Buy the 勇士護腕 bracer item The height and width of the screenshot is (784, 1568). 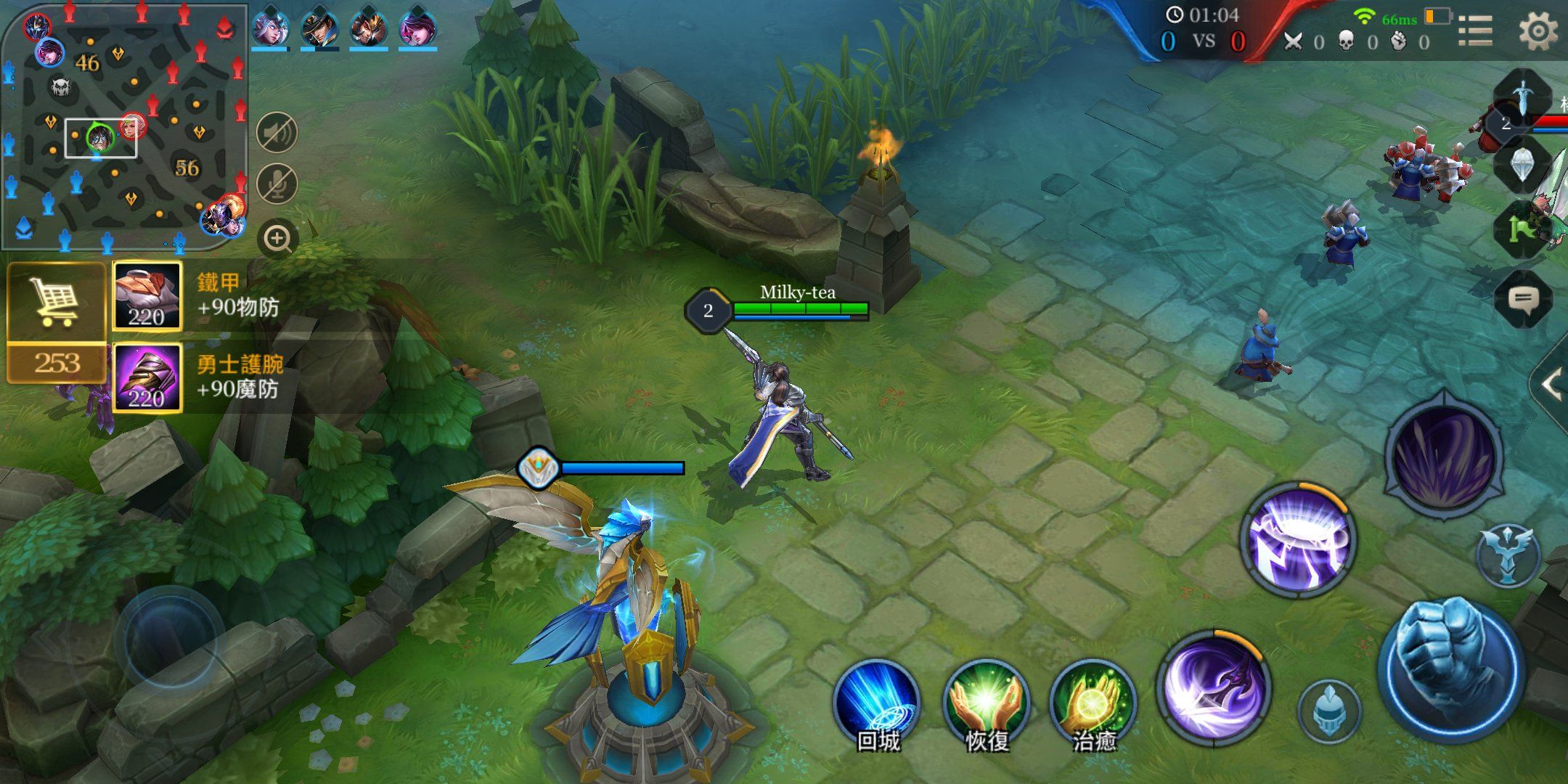pos(147,378)
